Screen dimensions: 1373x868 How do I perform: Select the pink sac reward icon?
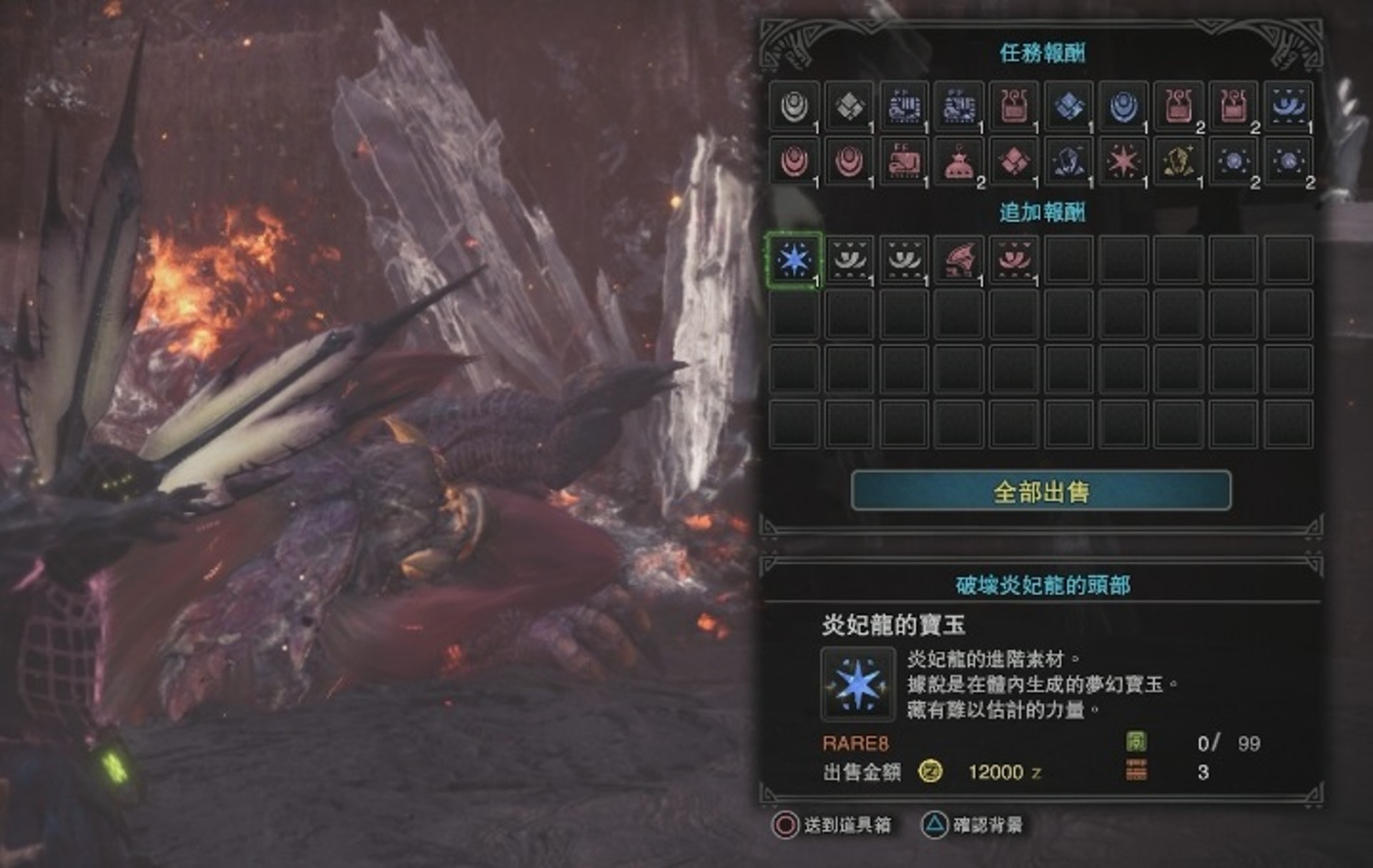(959, 162)
